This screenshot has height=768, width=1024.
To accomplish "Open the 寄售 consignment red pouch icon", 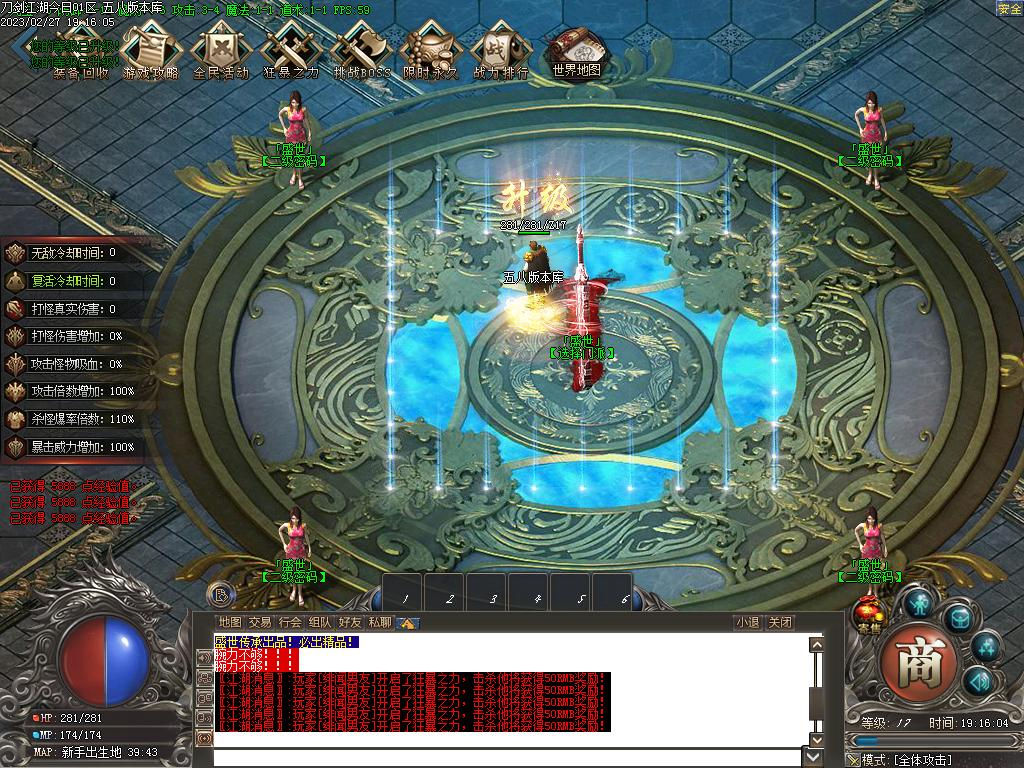I will (868, 615).
